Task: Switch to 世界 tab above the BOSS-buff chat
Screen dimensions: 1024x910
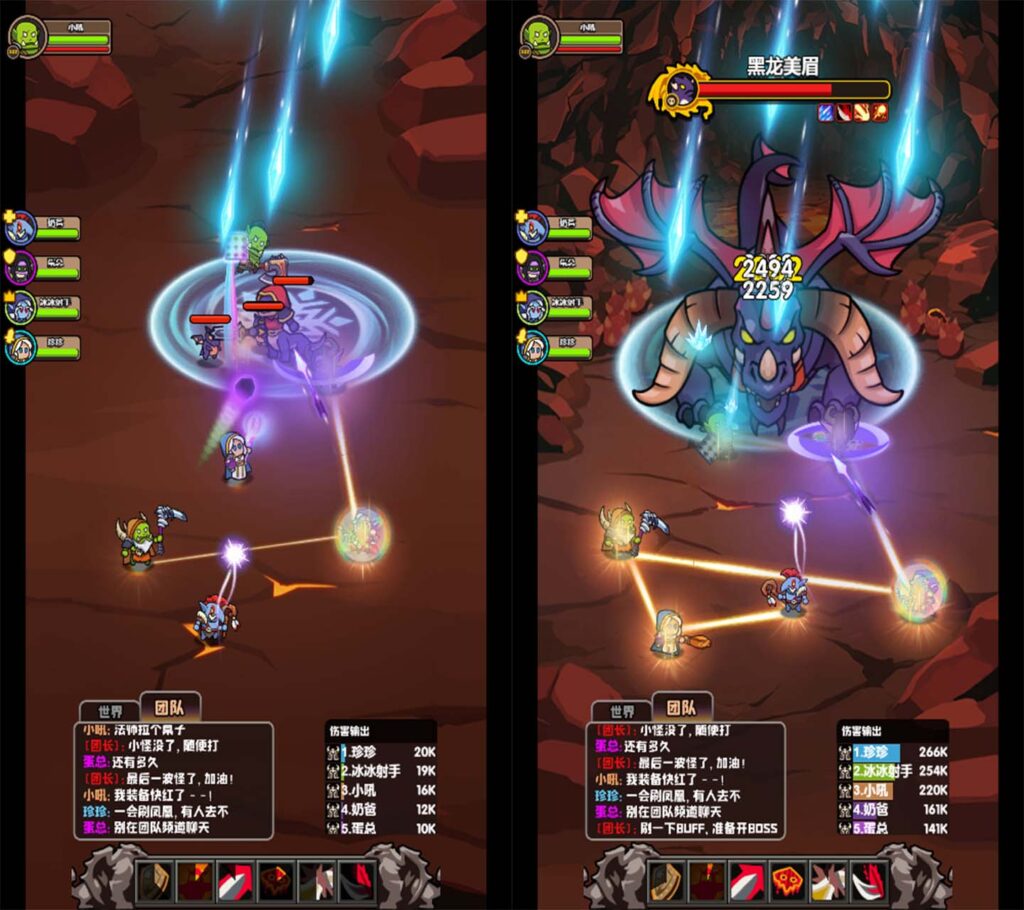Action: 621,711
